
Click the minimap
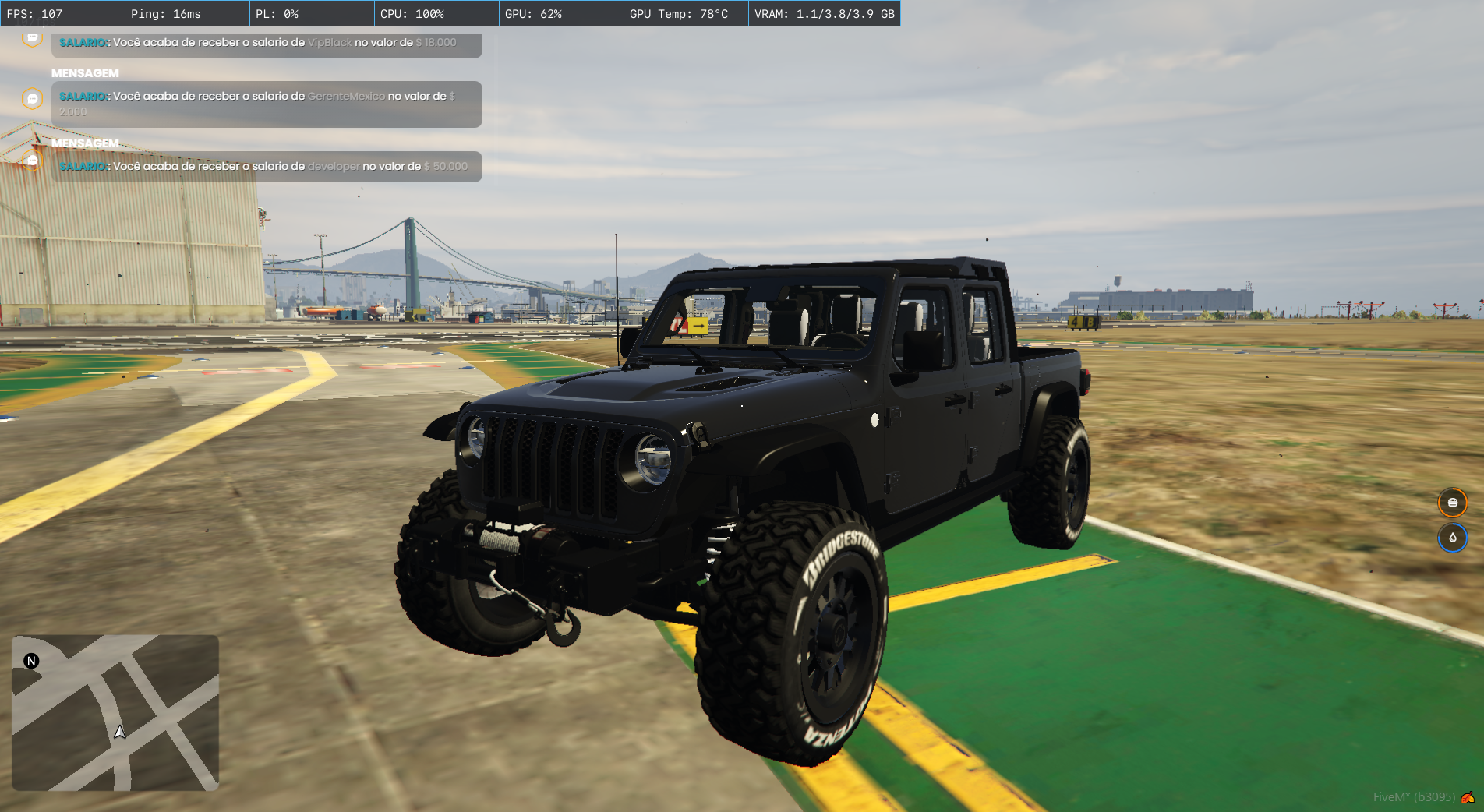pyautogui.click(x=115, y=712)
